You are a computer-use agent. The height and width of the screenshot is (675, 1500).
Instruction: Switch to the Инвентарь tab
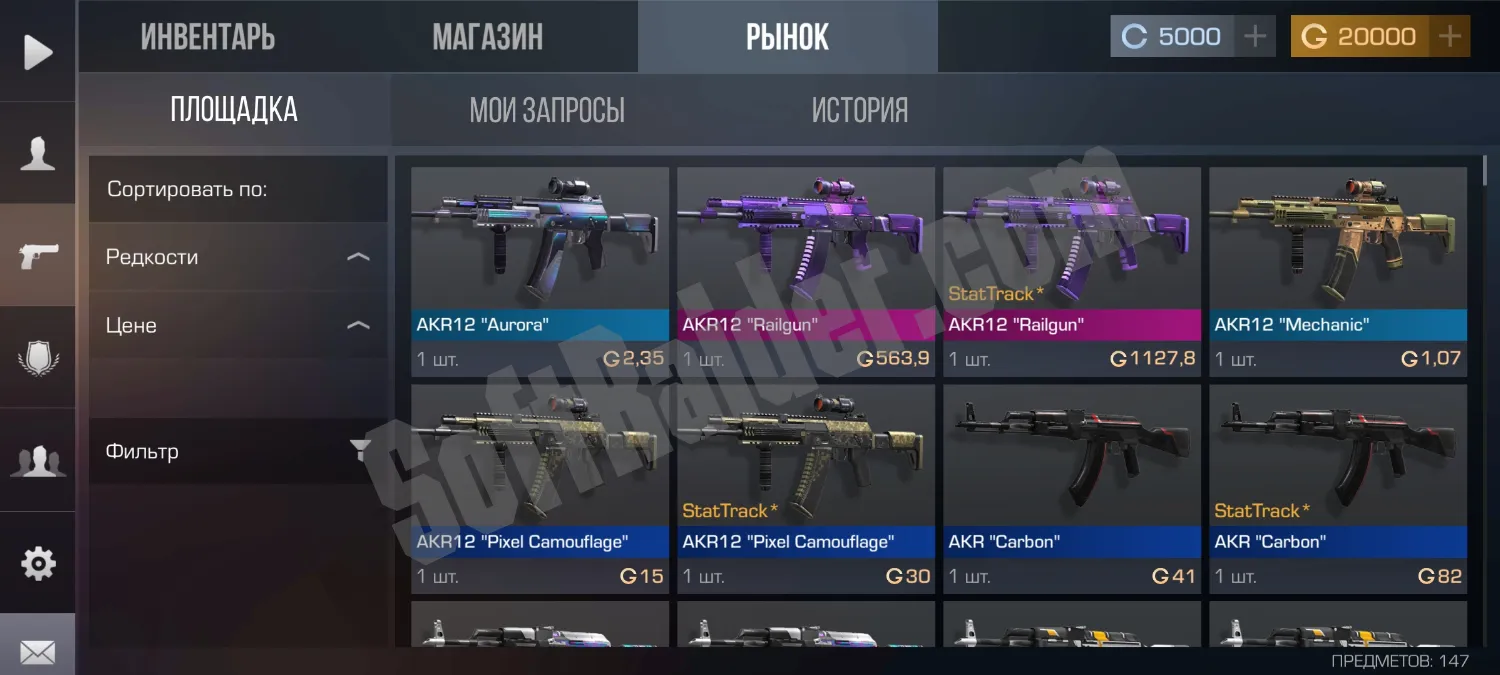208,37
